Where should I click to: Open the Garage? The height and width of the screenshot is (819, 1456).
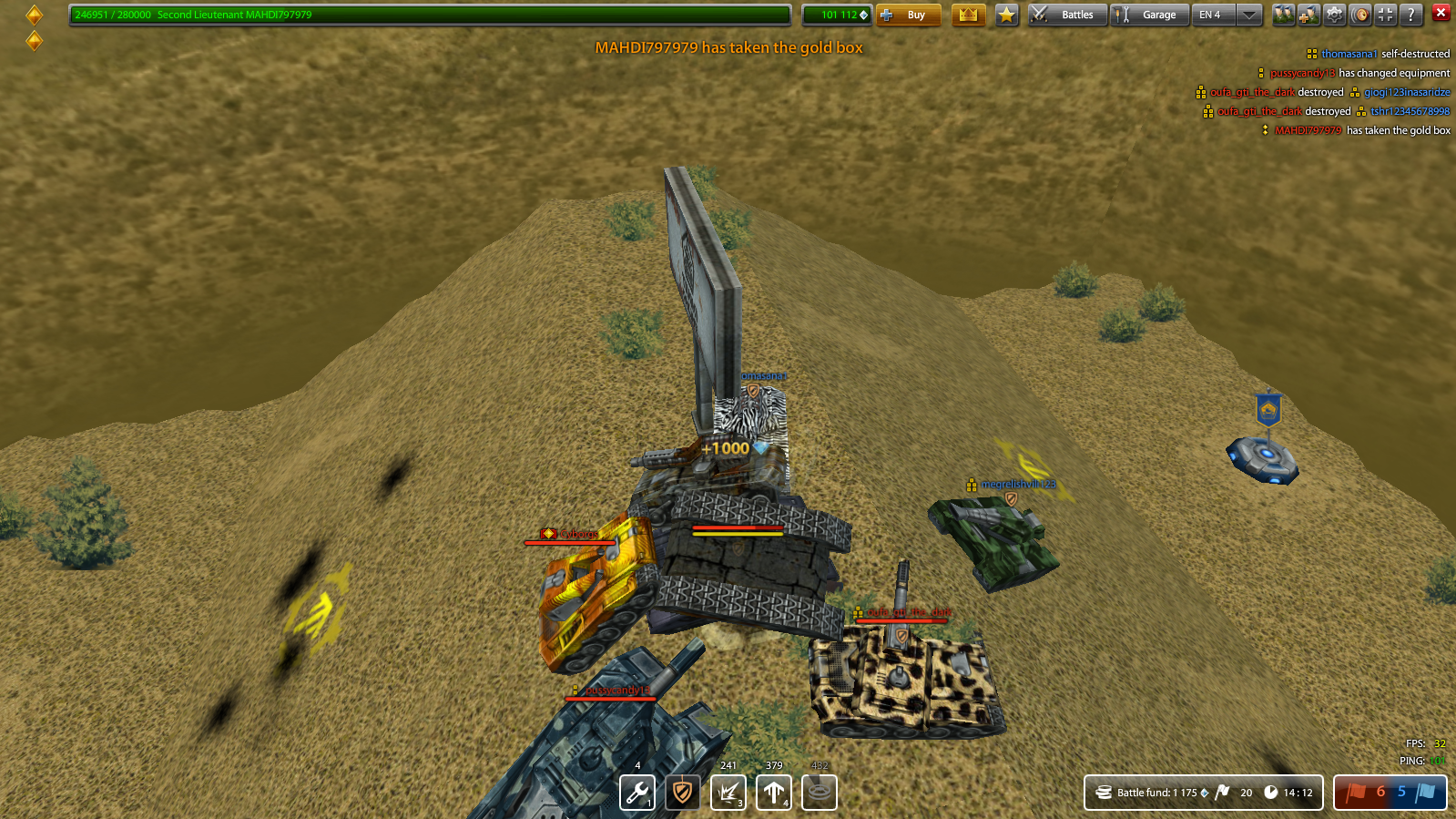tap(1149, 15)
